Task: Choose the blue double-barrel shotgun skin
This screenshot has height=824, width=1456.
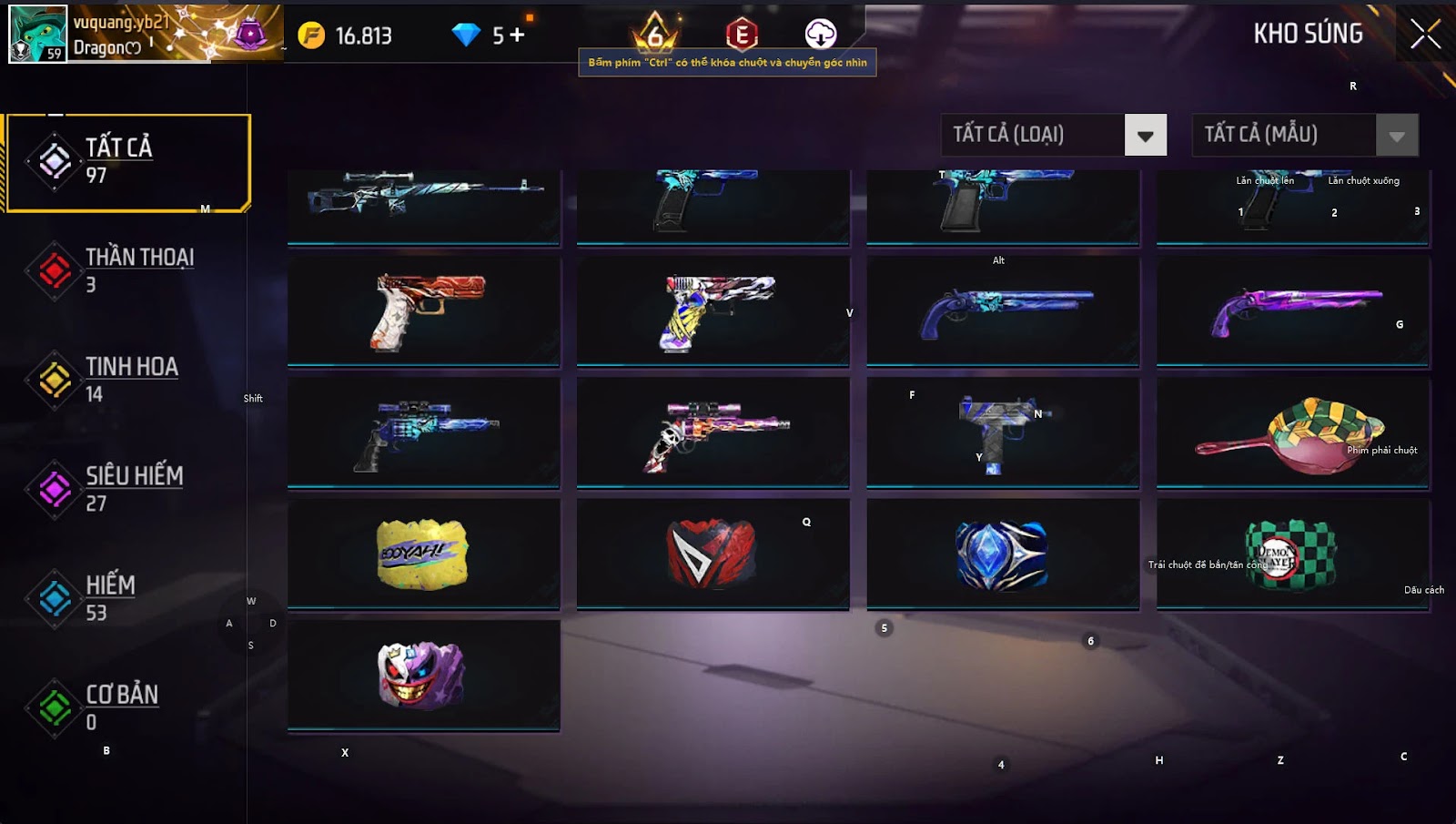Action: click(1003, 311)
